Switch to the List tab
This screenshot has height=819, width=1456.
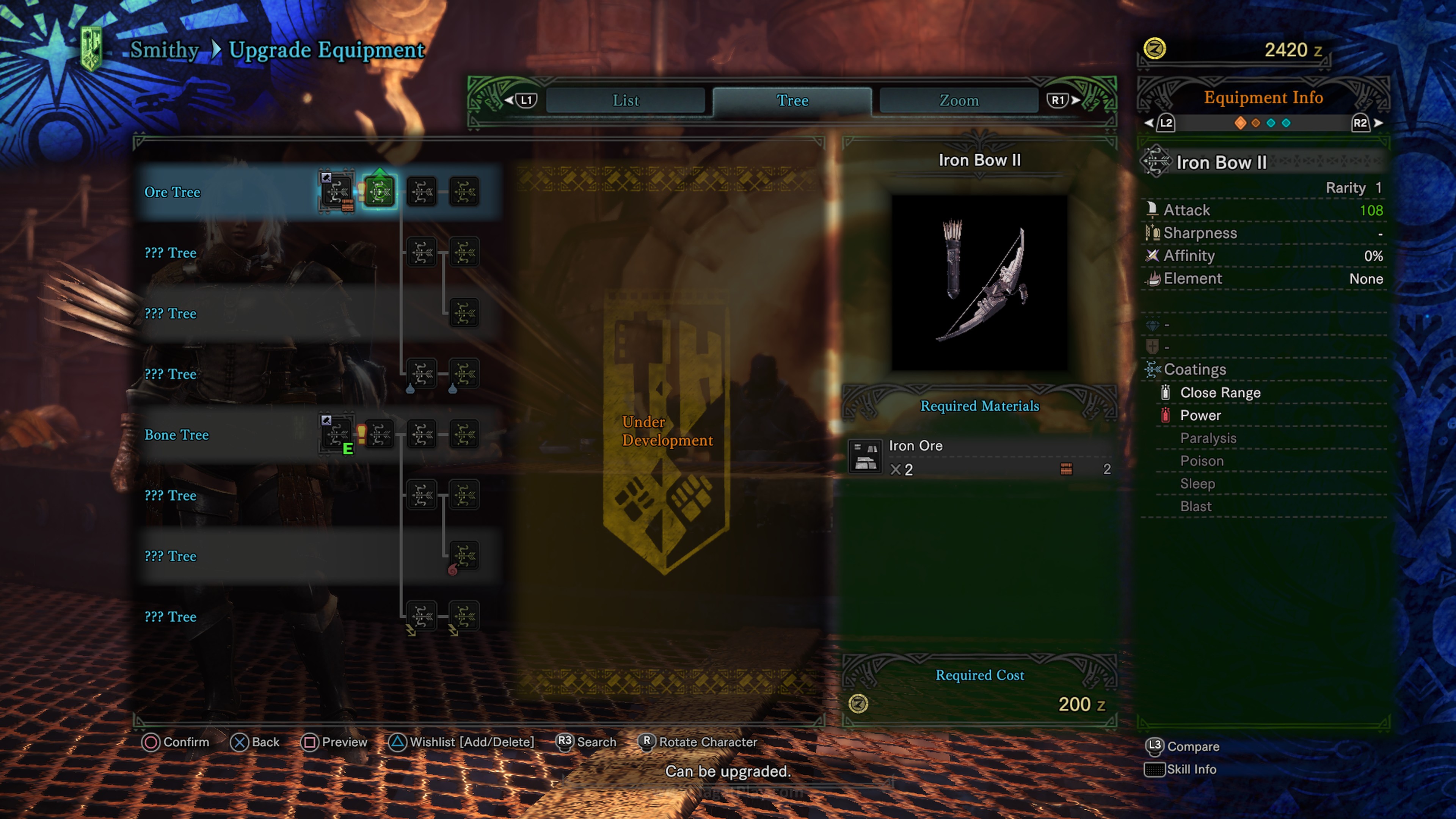click(626, 100)
